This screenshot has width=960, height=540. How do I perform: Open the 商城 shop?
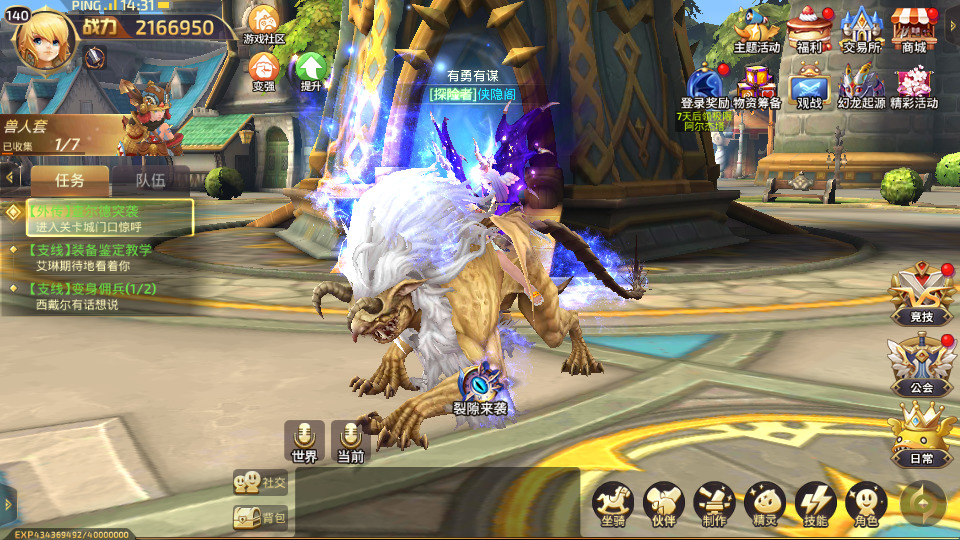tap(913, 26)
